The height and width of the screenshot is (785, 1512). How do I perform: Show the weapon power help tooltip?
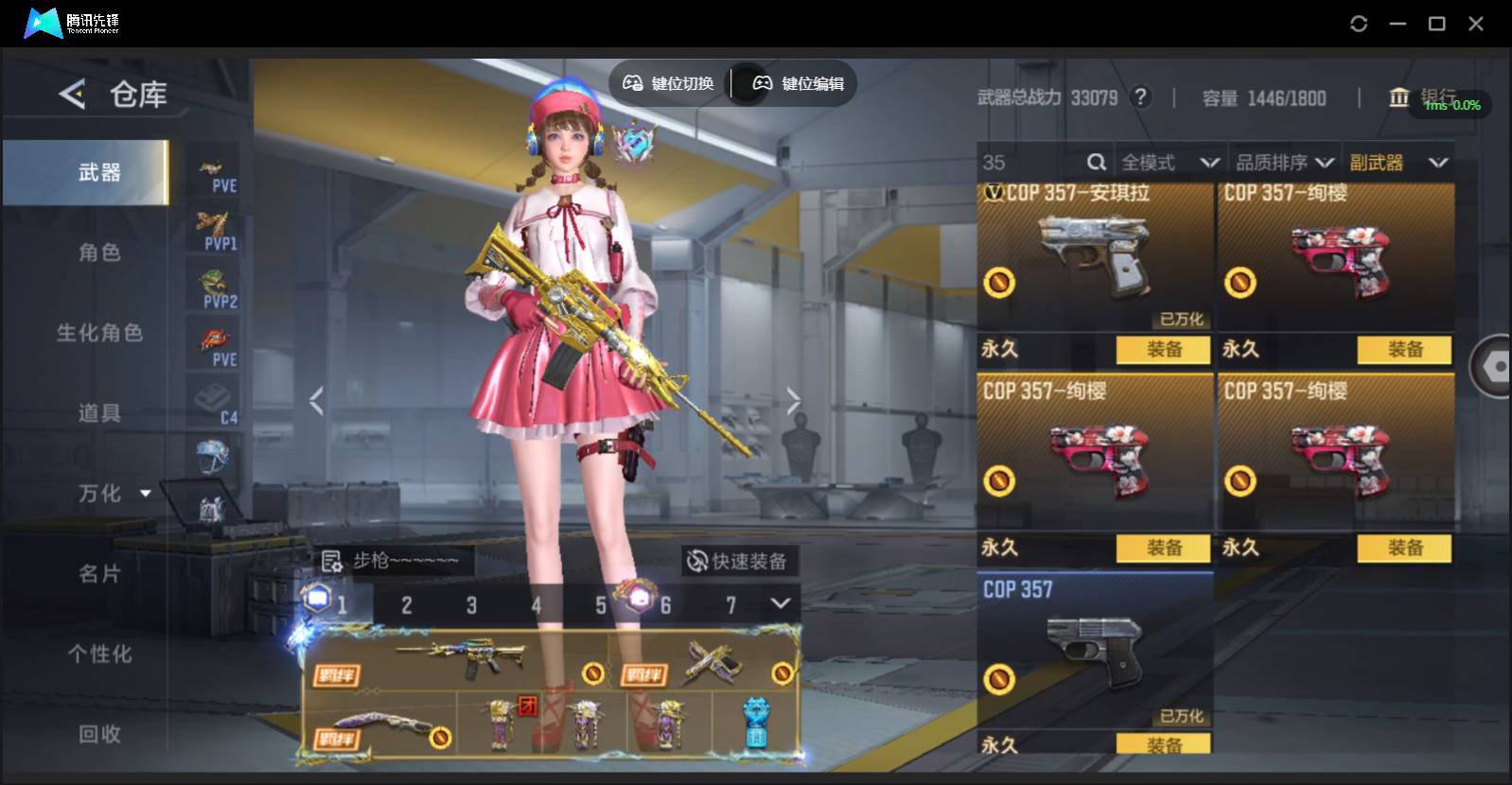point(1141,97)
